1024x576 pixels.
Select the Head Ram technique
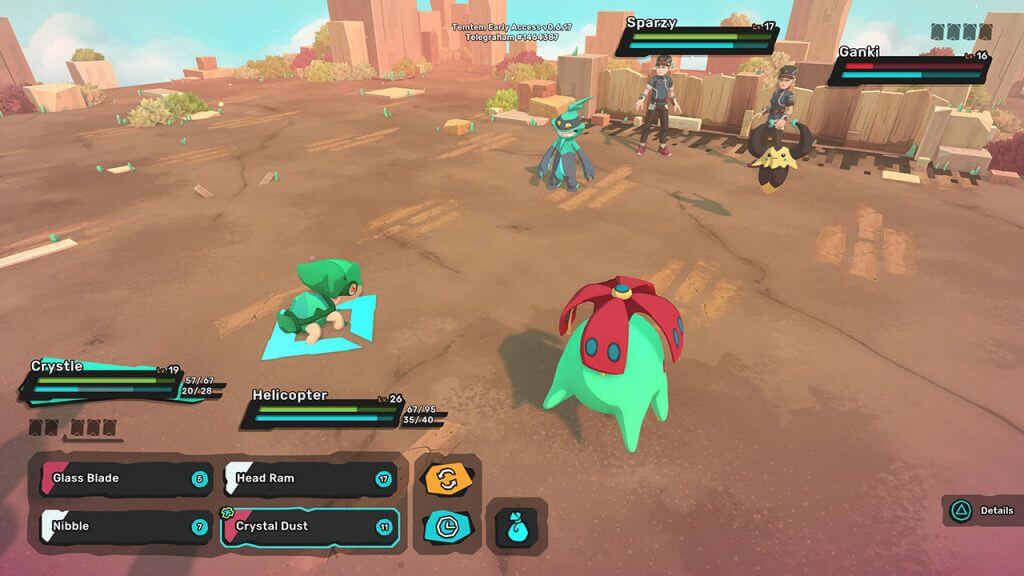(309, 479)
